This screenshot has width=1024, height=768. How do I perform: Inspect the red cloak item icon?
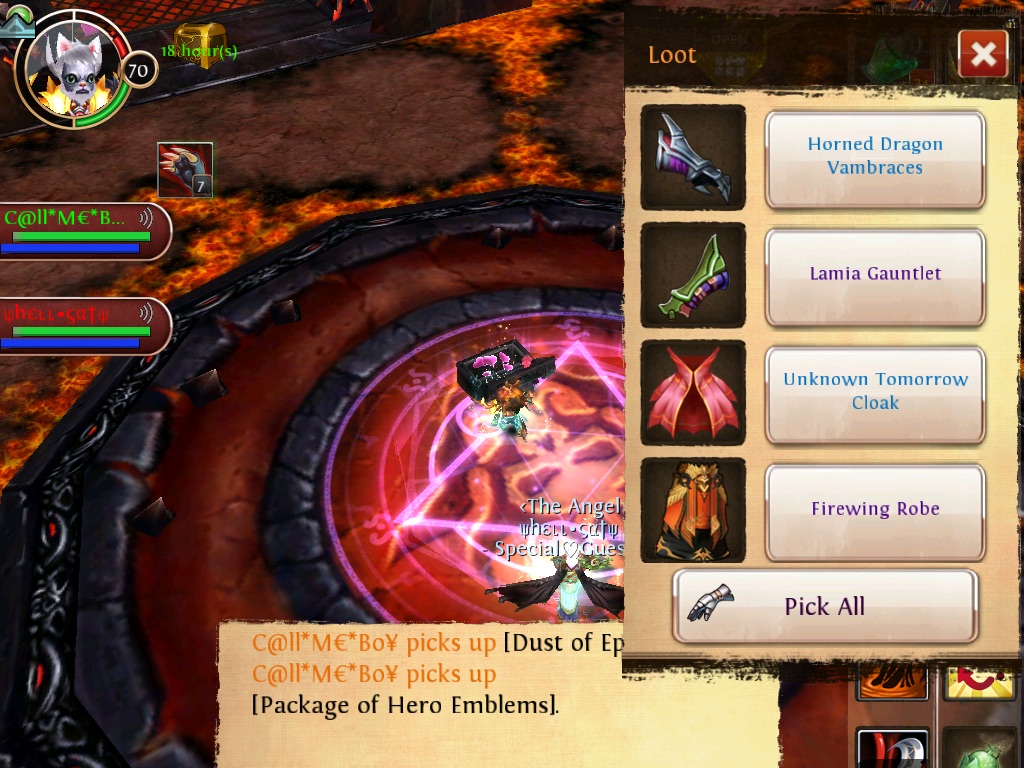pyautogui.click(x=693, y=392)
